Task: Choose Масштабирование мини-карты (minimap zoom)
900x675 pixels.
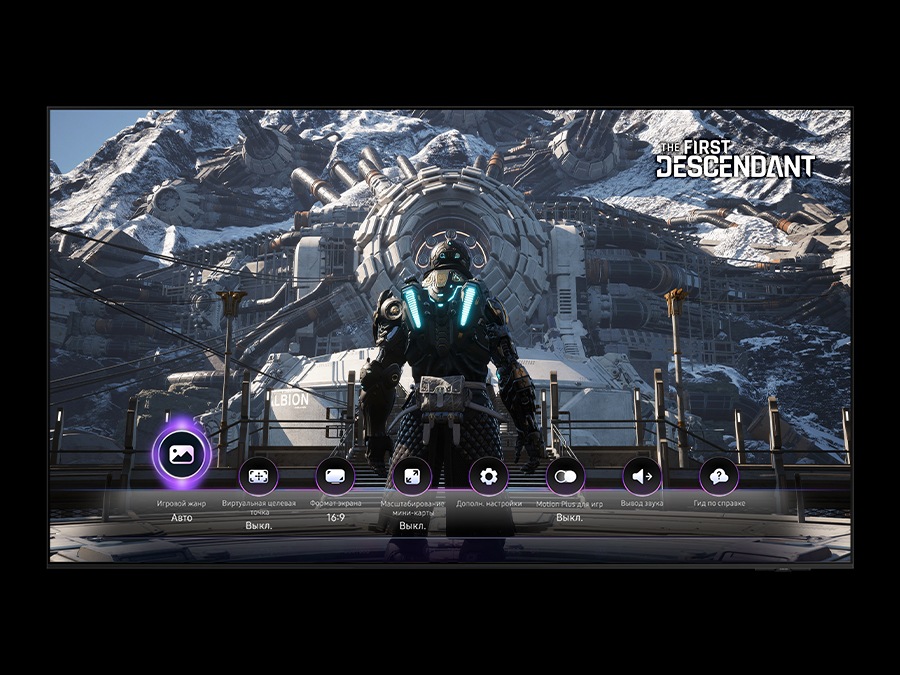Action: (412, 476)
